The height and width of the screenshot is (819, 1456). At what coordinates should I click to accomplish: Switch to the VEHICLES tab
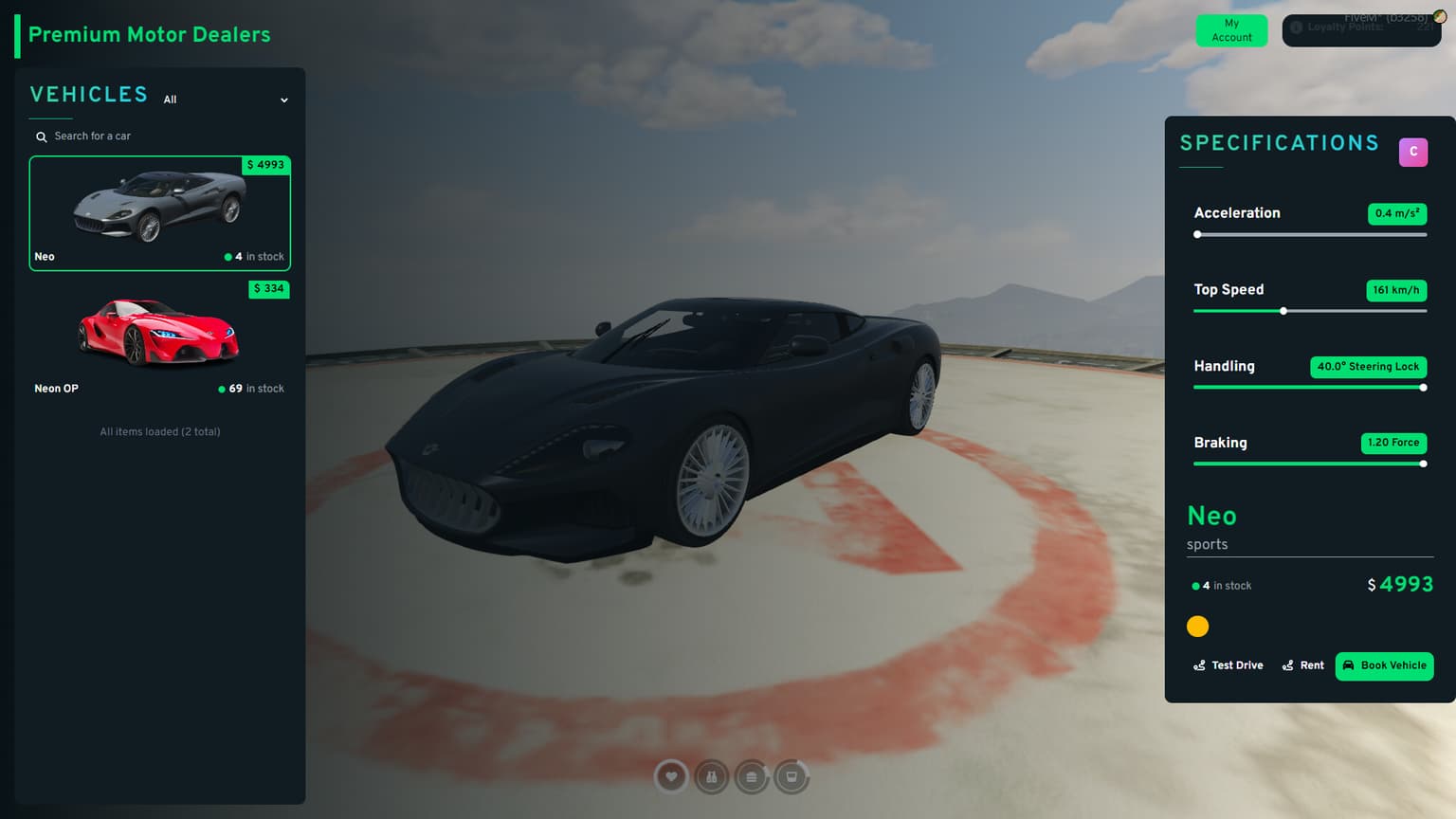[88, 94]
